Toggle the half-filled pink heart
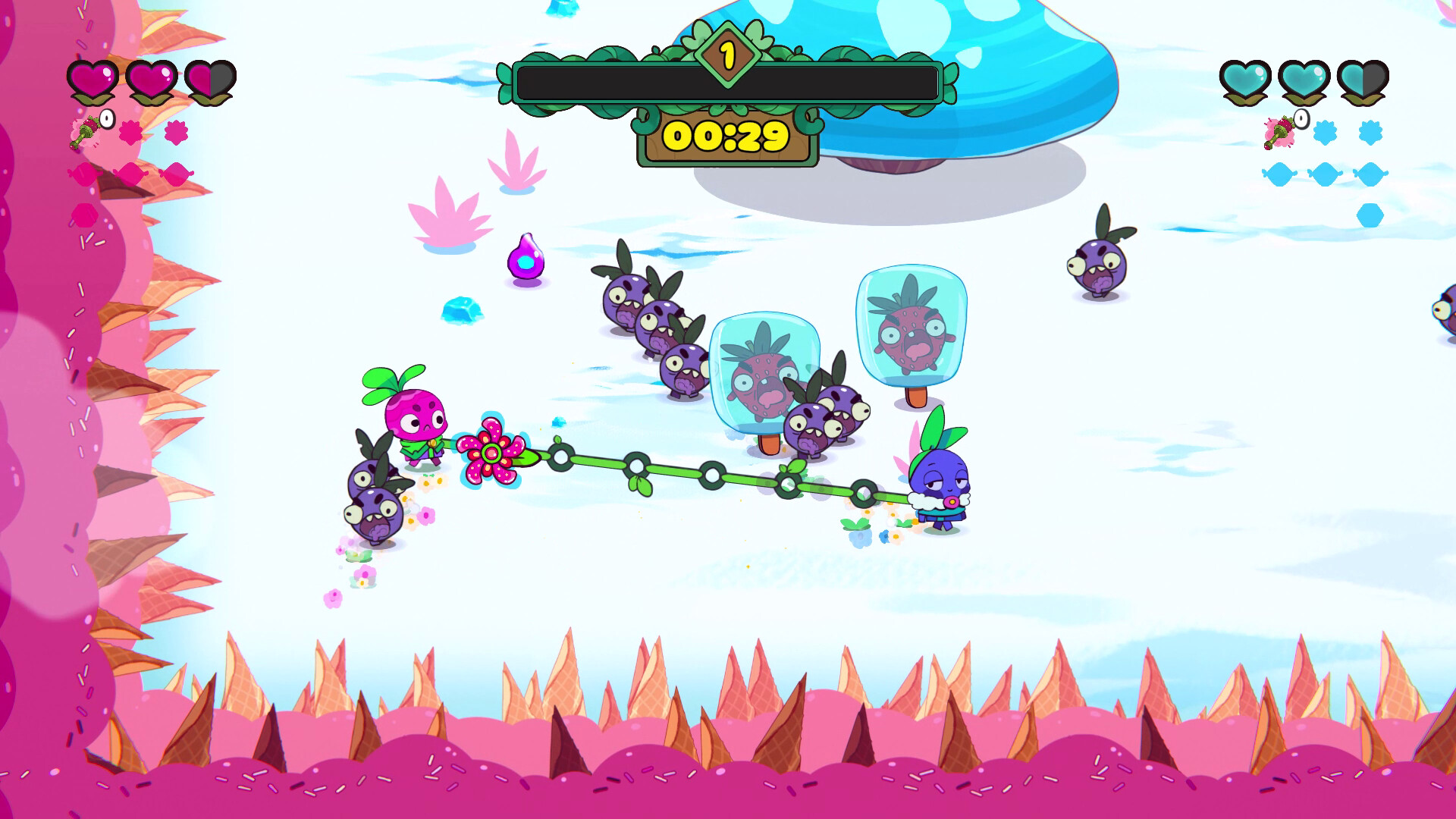The width and height of the screenshot is (1456, 819). click(210, 78)
